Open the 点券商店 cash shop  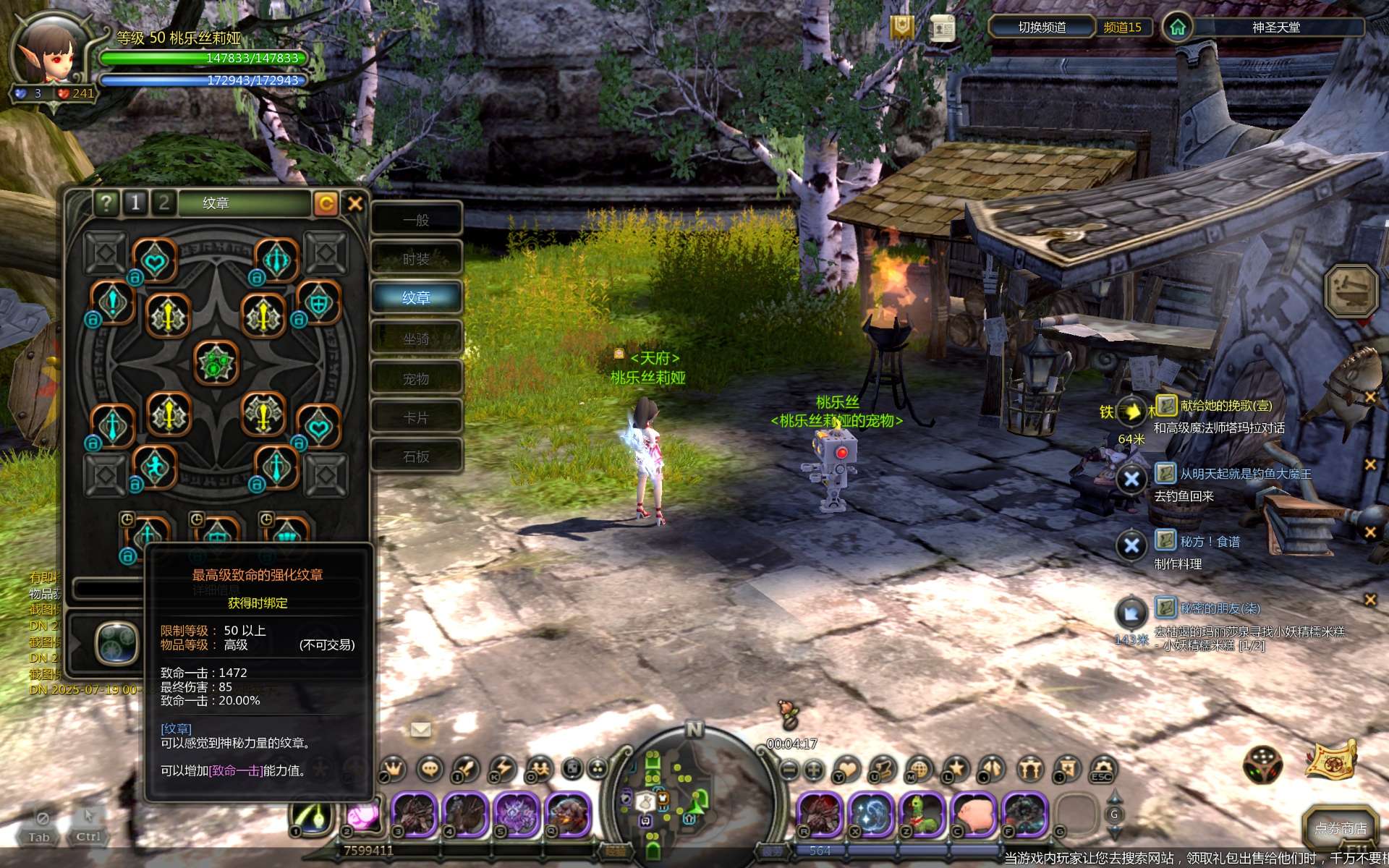(x=1340, y=828)
